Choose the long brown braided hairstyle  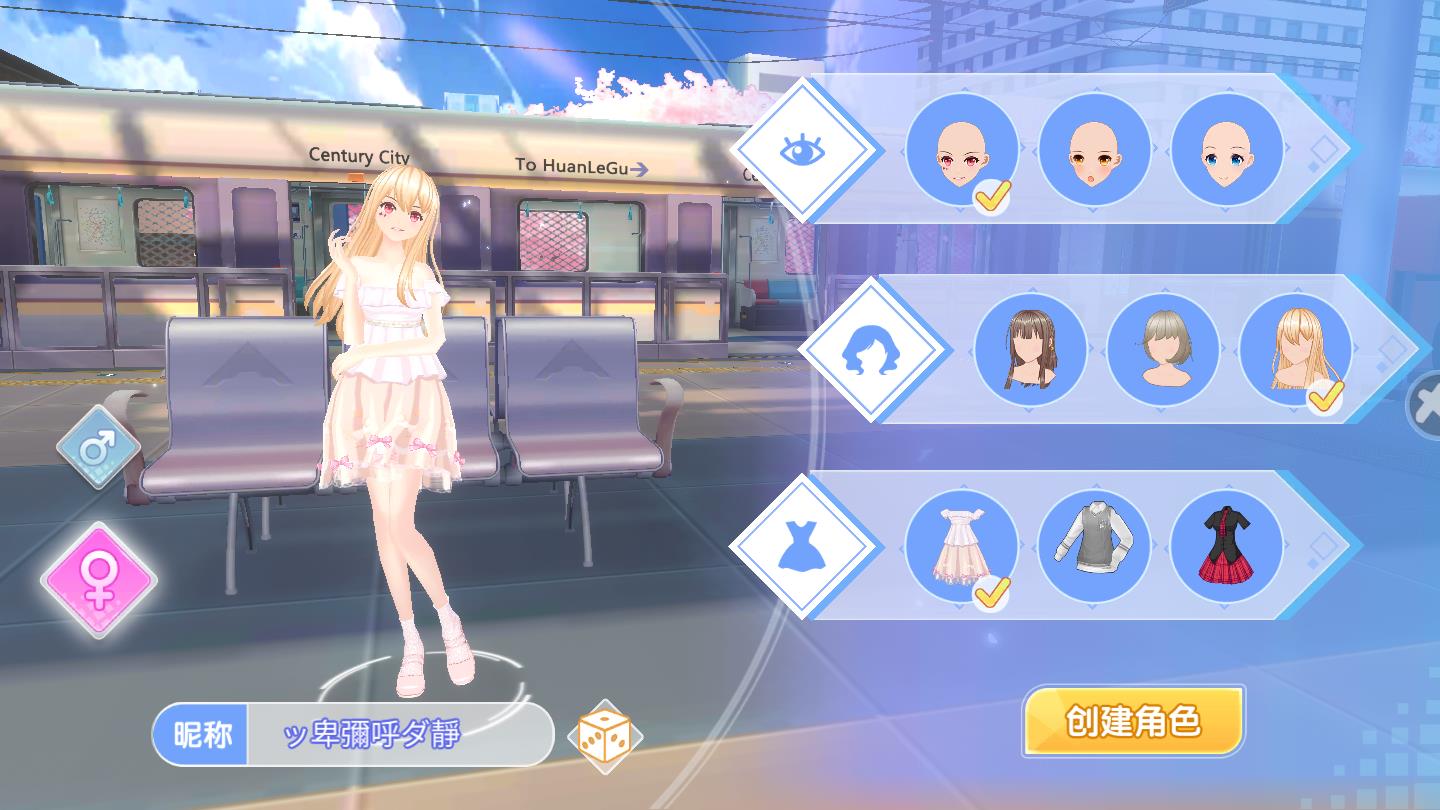tap(1030, 350)
